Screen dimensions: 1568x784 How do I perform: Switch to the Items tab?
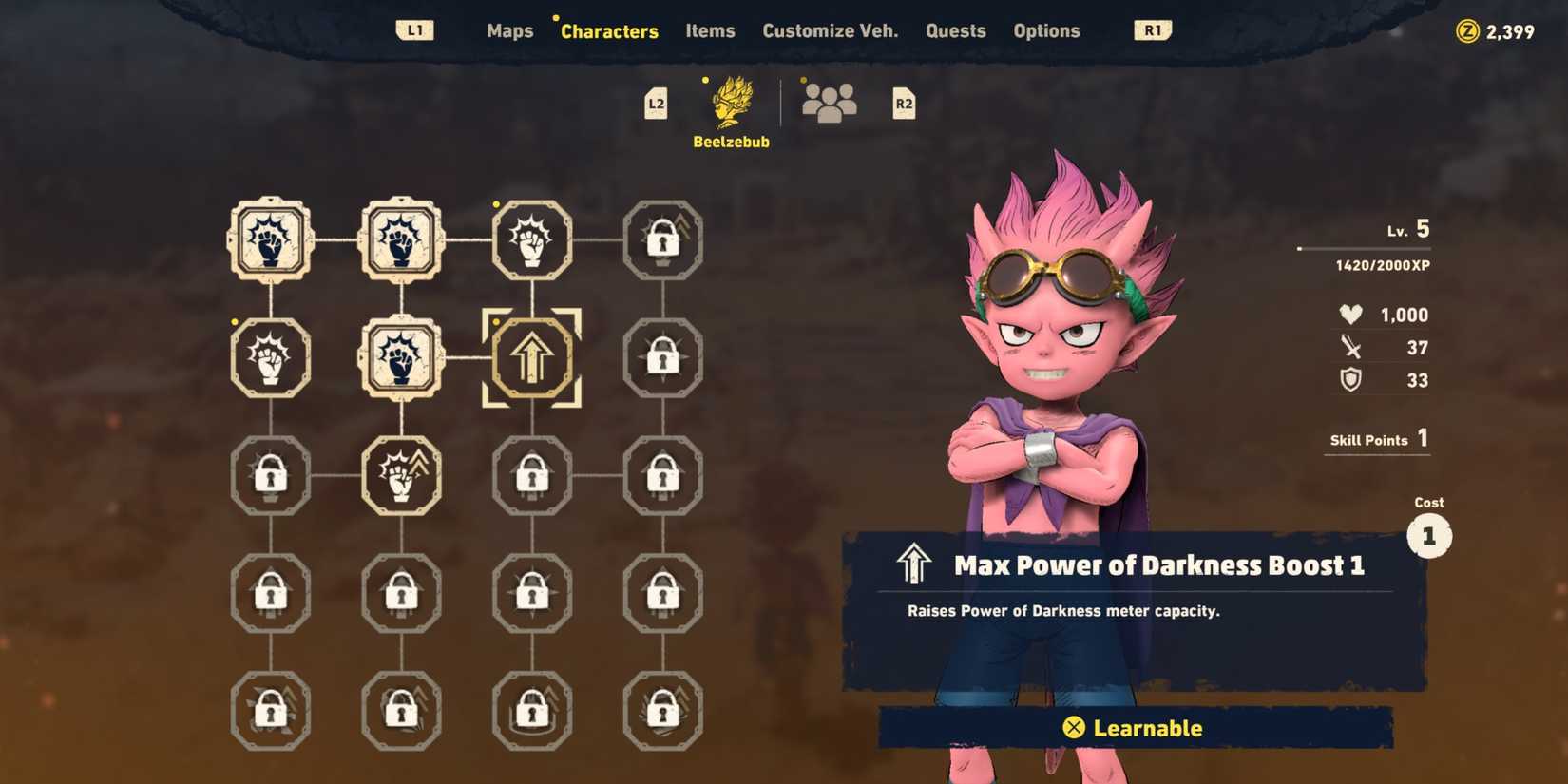pos(710,30)
